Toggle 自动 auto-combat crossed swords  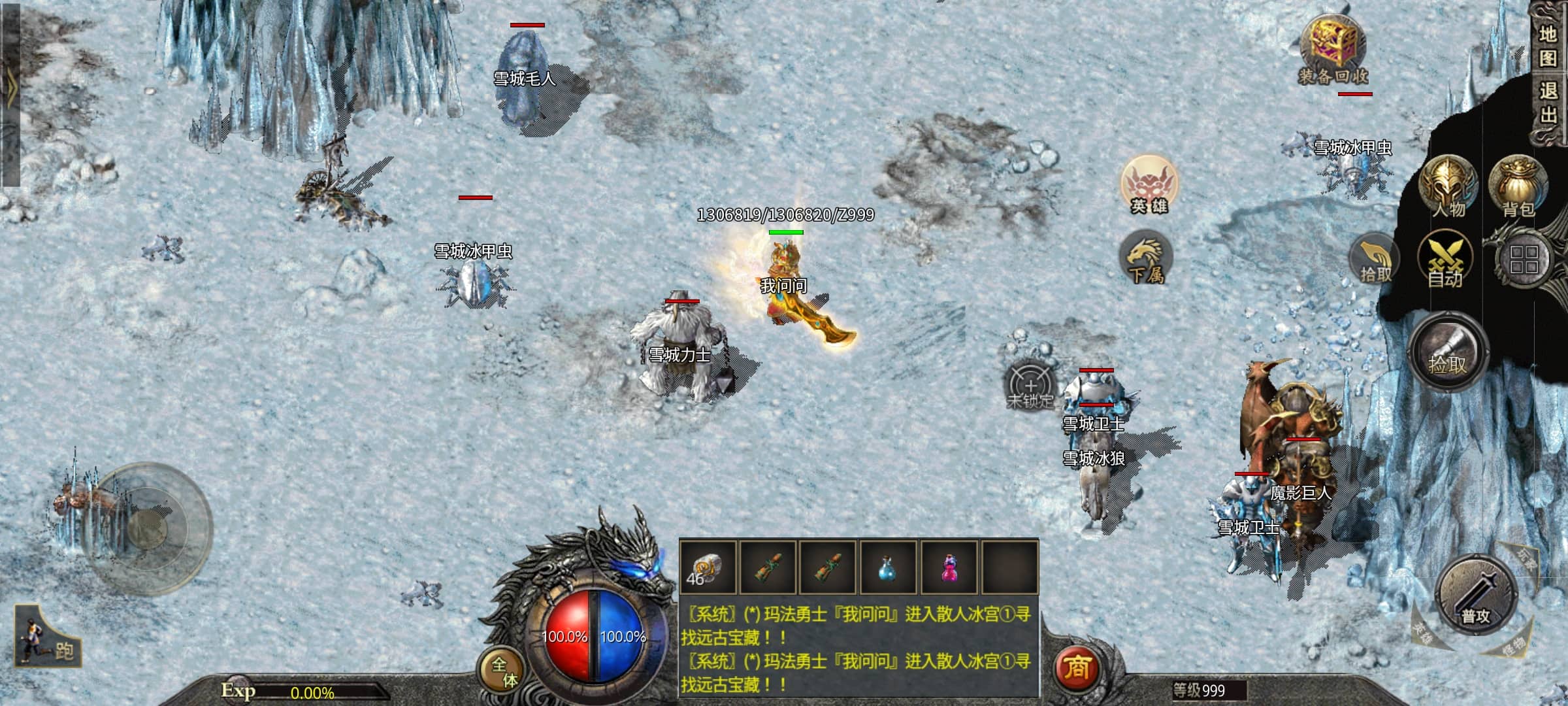click(1445, 261)
